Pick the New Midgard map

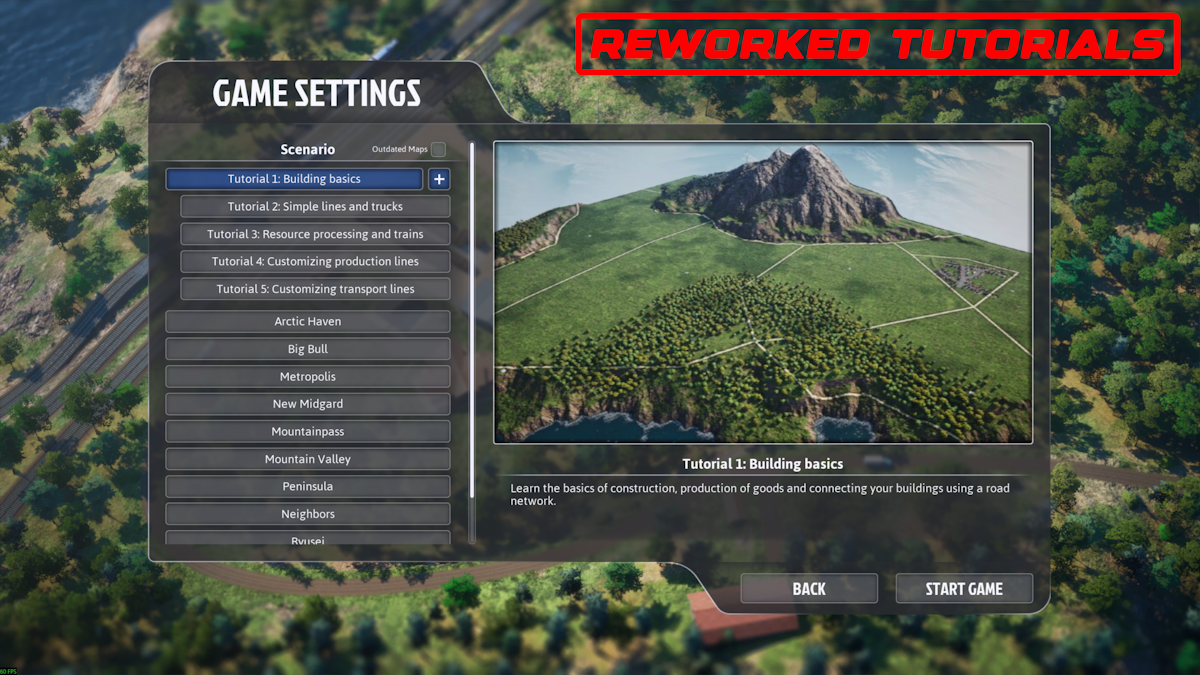coord(308,404)
